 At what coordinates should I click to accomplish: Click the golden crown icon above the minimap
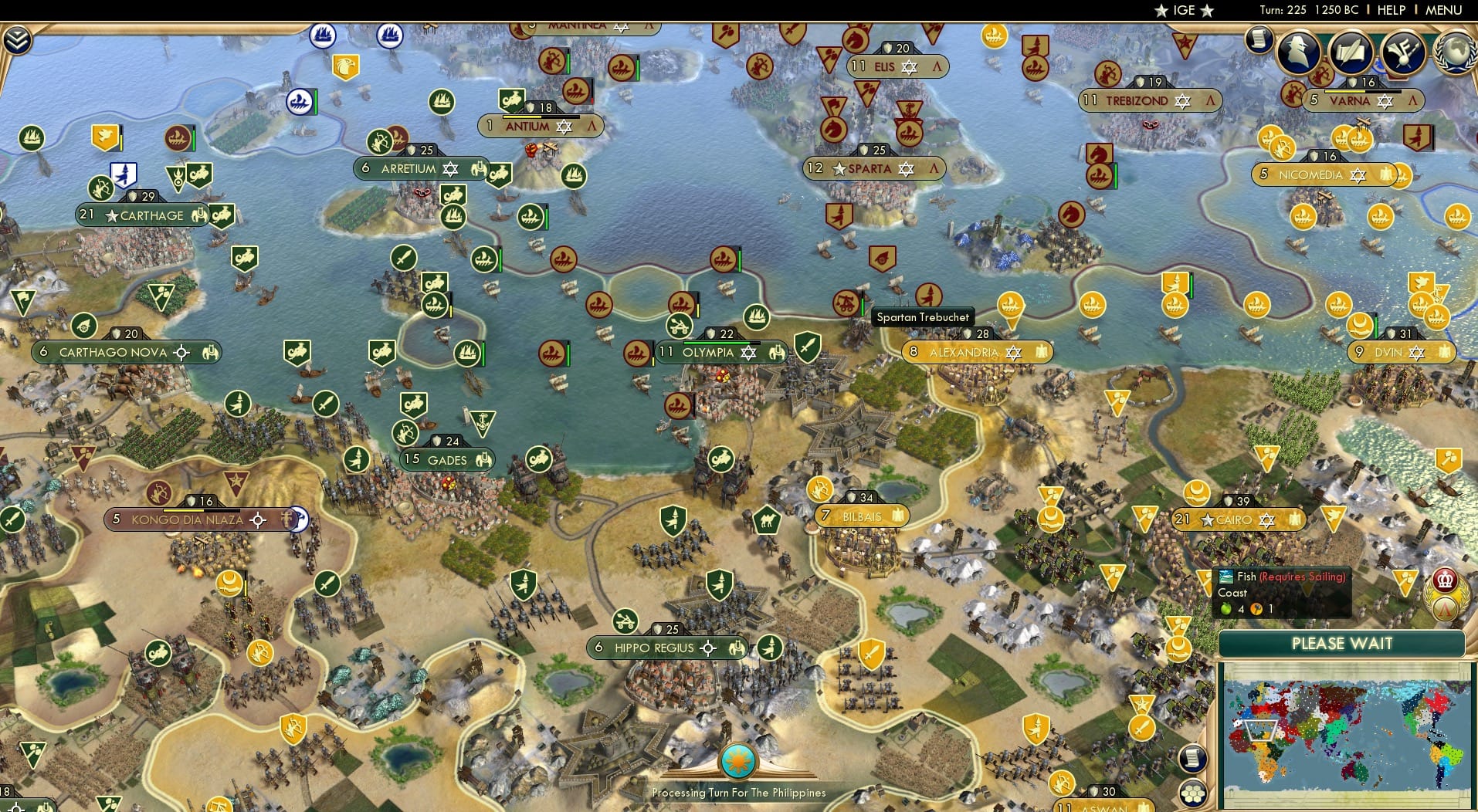[1445, 580]
